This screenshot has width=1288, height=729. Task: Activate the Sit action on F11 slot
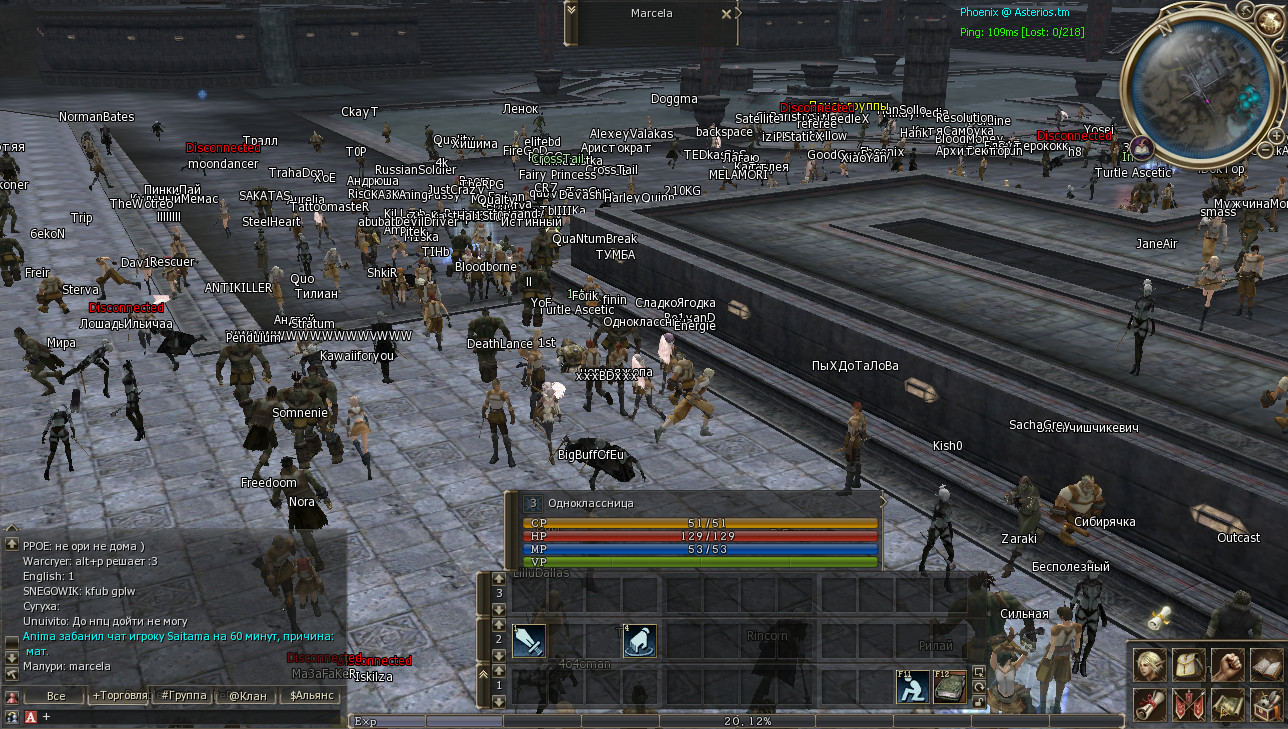[912, 686]
